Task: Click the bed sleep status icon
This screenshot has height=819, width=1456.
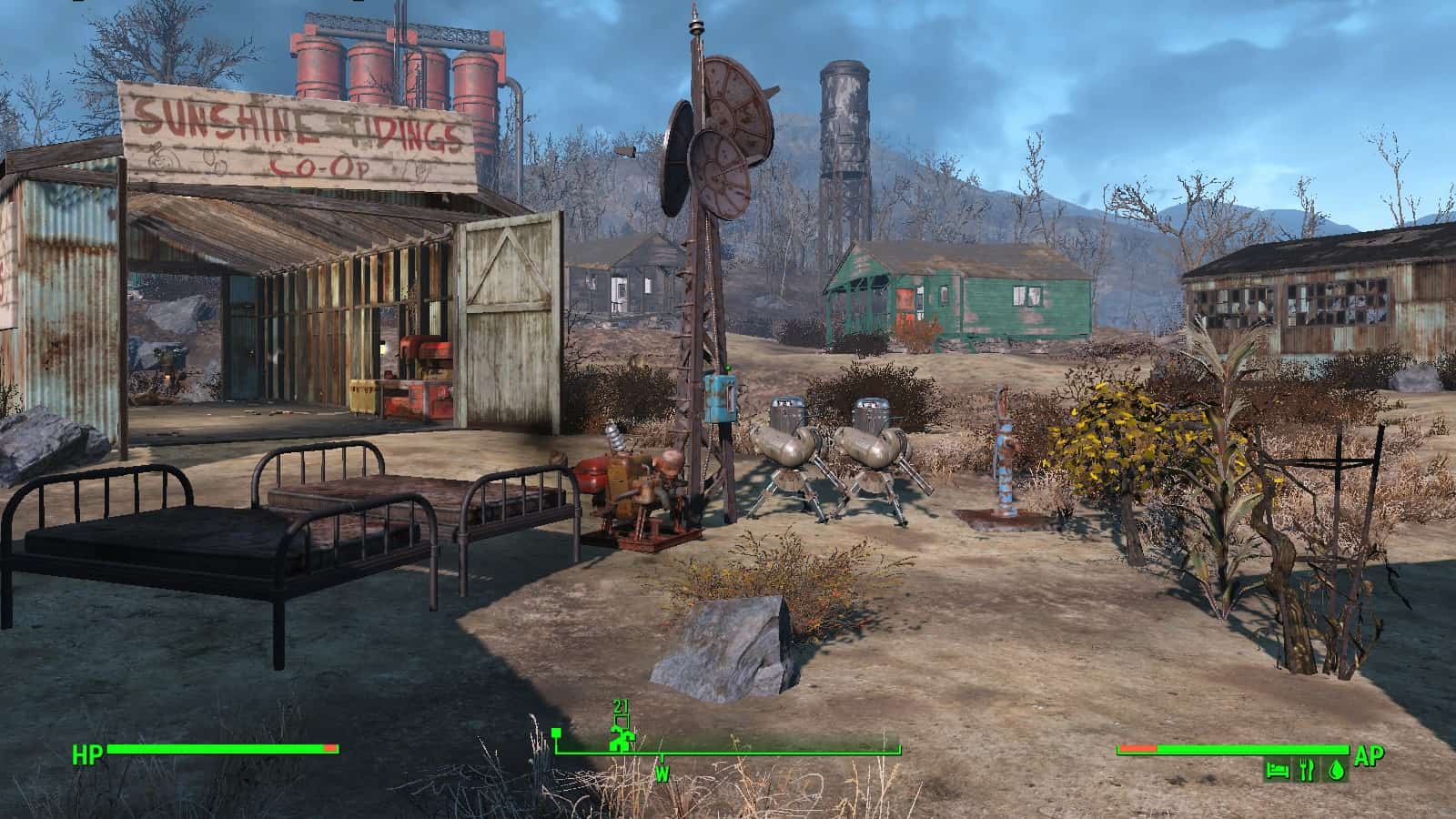Action: [x=1278, y=770]
